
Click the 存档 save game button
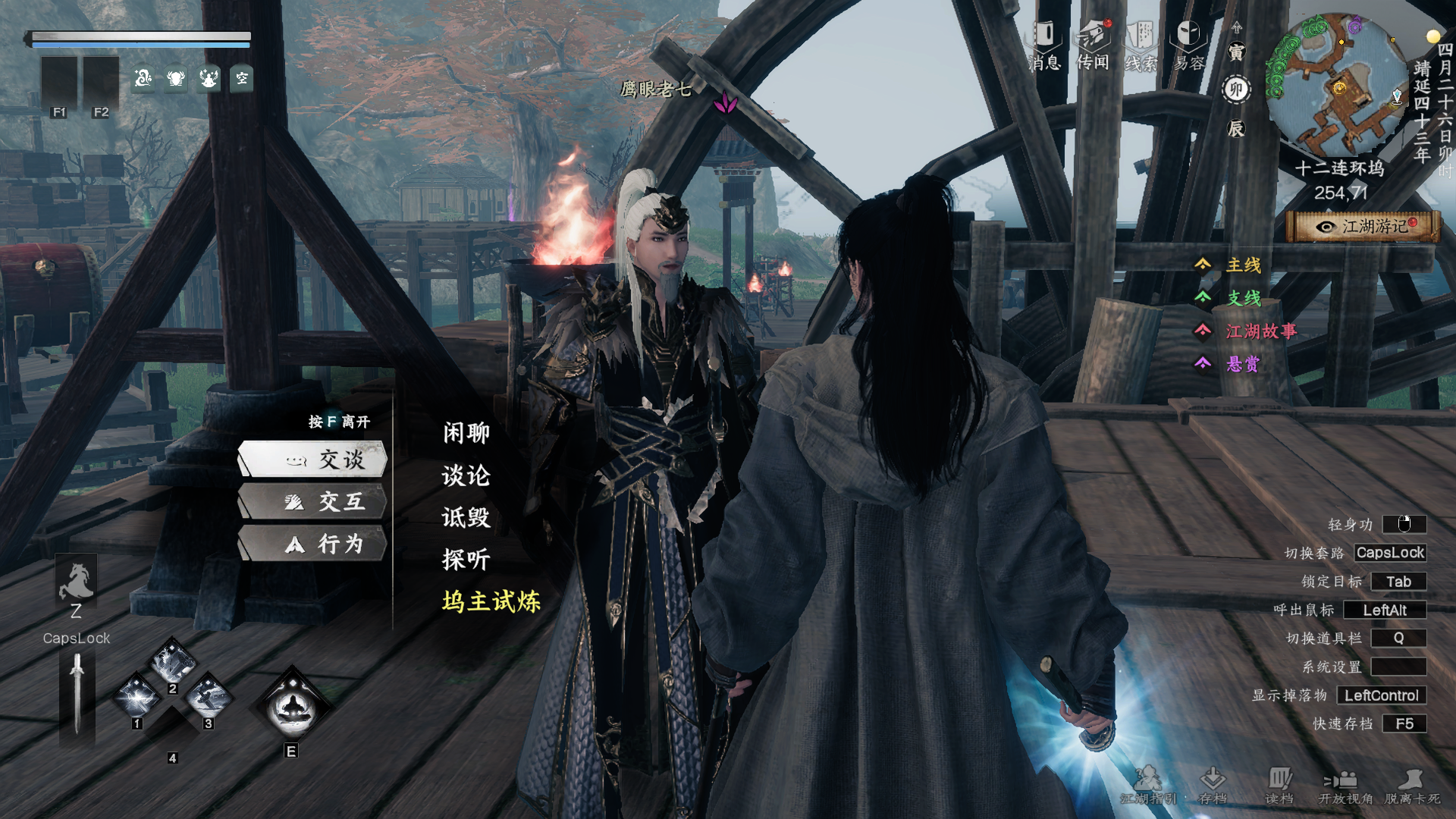(x=1213, y=785)
